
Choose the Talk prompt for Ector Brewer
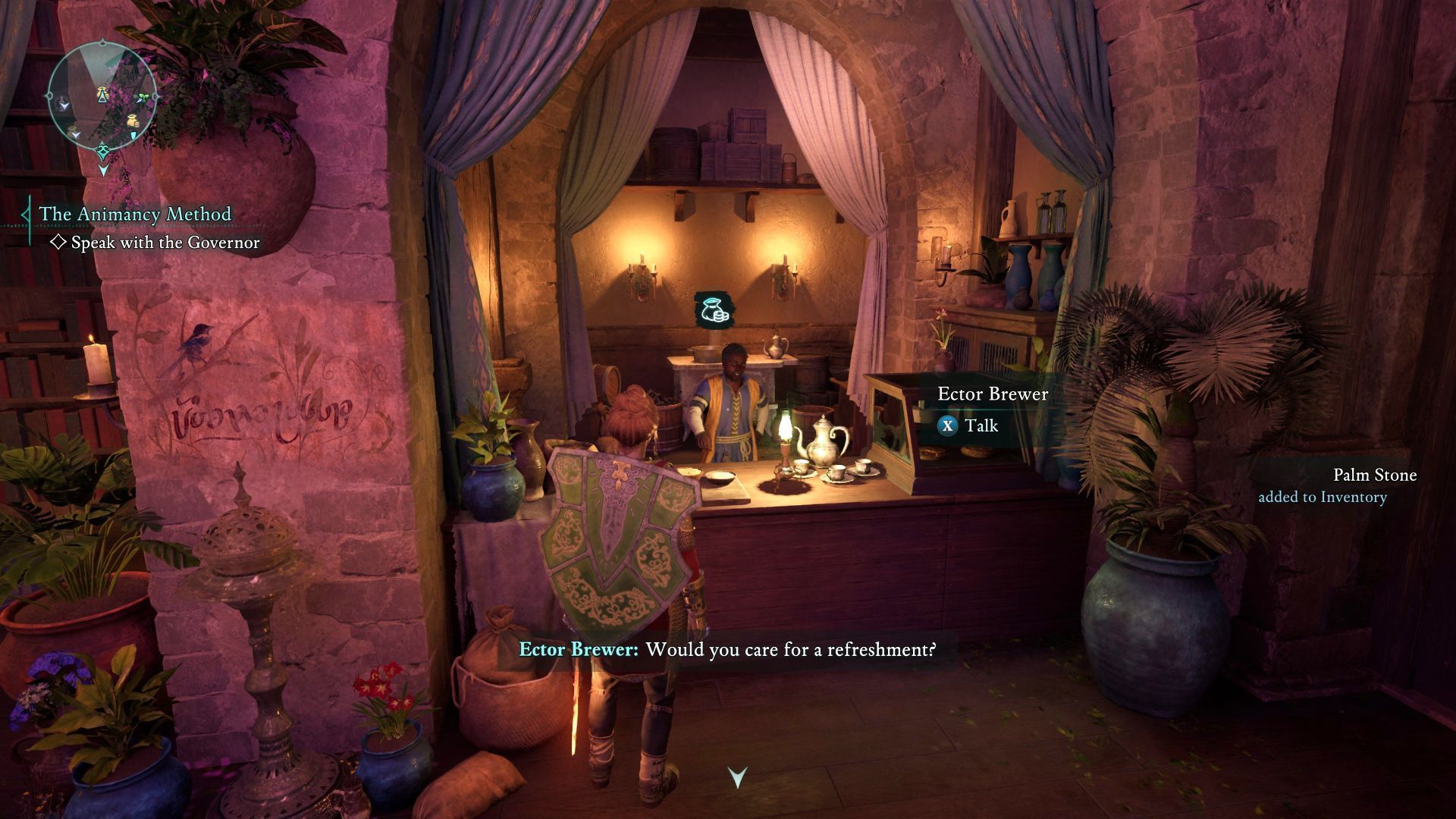coord(969,426)
